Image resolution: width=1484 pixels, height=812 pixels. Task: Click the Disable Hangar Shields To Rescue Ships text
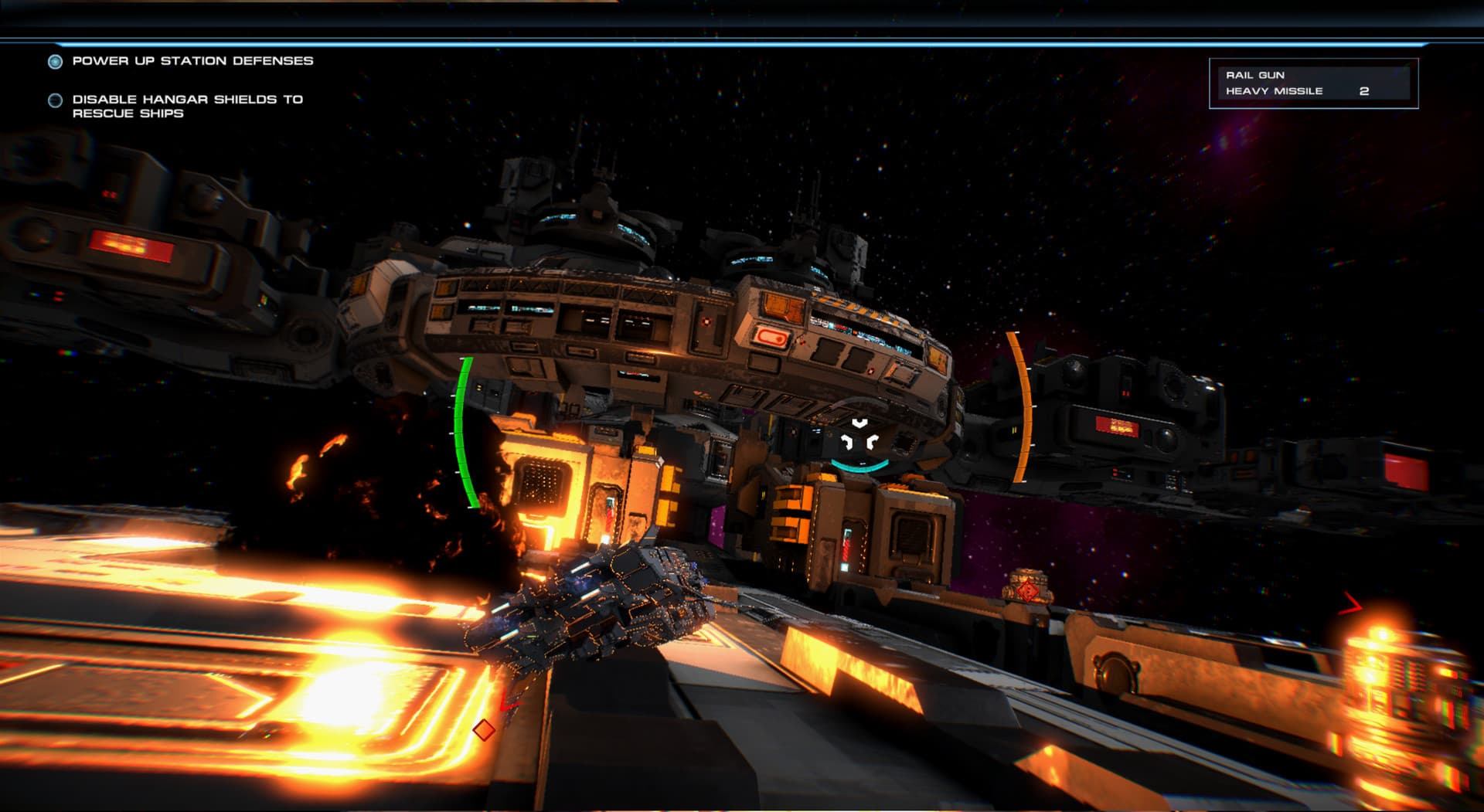[x=188, y=106]
